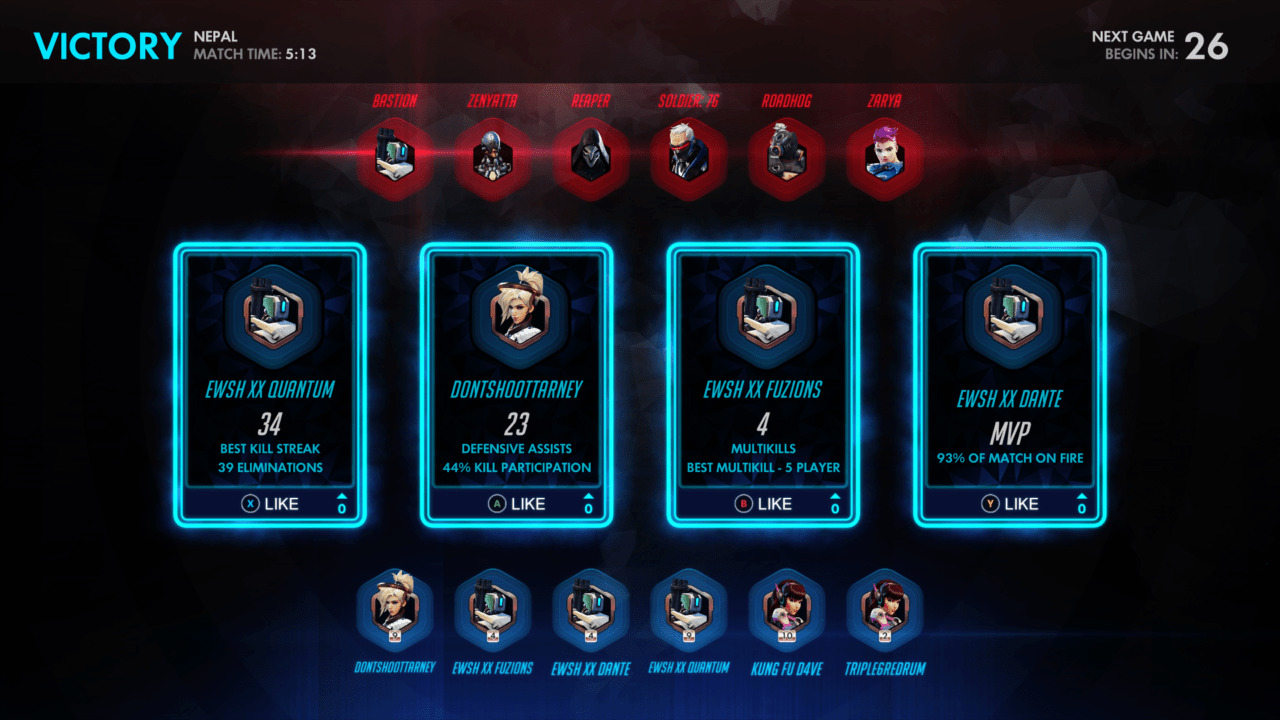Like the EWSH XX FUZIONS multikills card
This screenshot has height=720, width=1280.
click(x=764, y=504)
